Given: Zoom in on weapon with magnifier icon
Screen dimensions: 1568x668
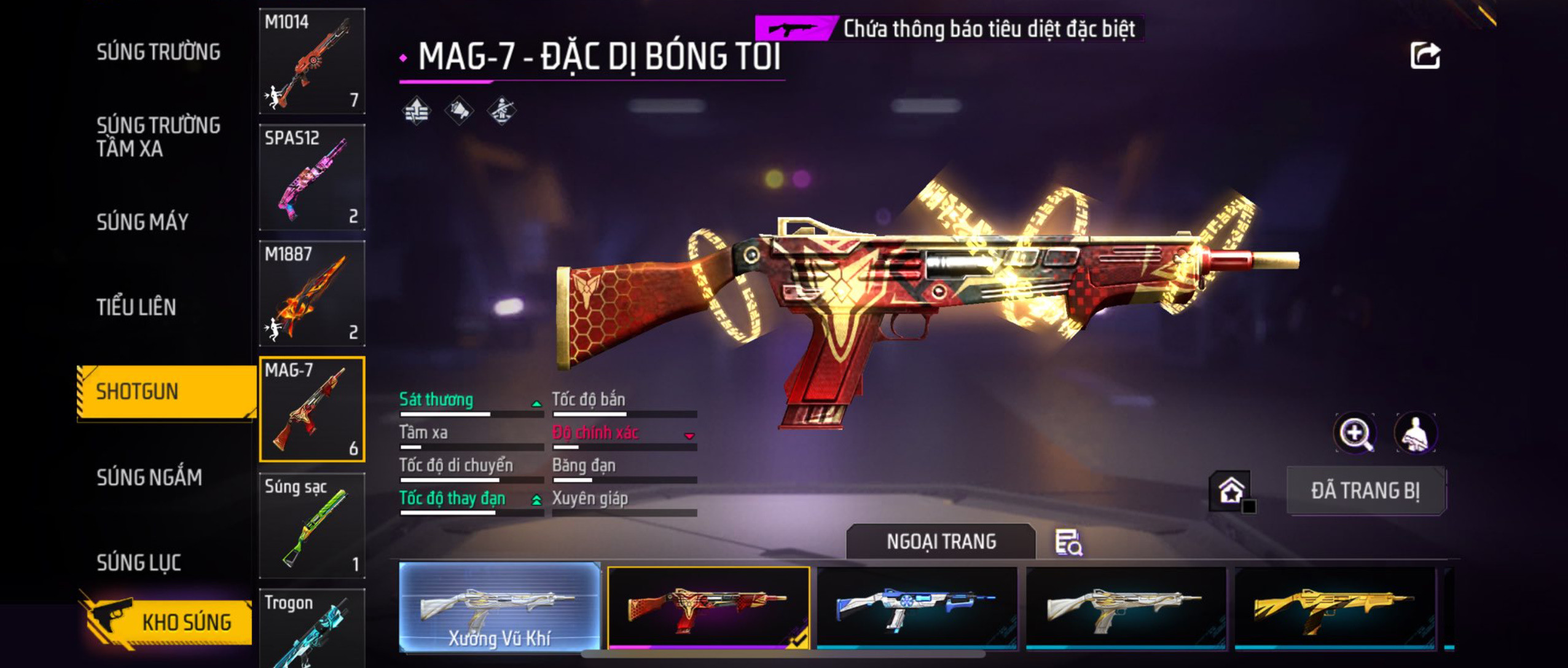Looking at the screenshot, I should pyautogui.click(x=1355, y=433).
